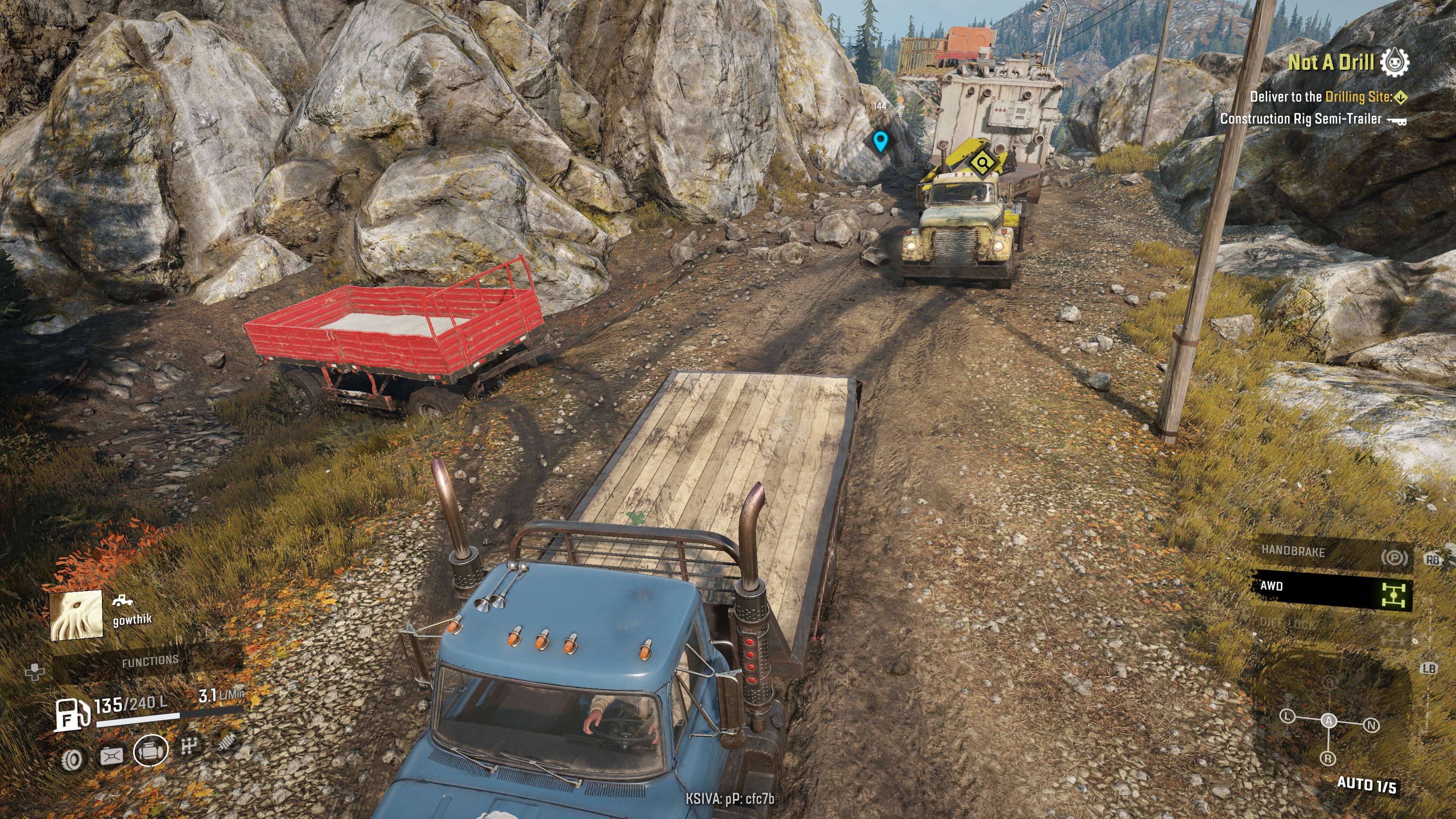Open the Functions menu bar
Screen dimensions: 1456x819
click(x=150, y=661)
